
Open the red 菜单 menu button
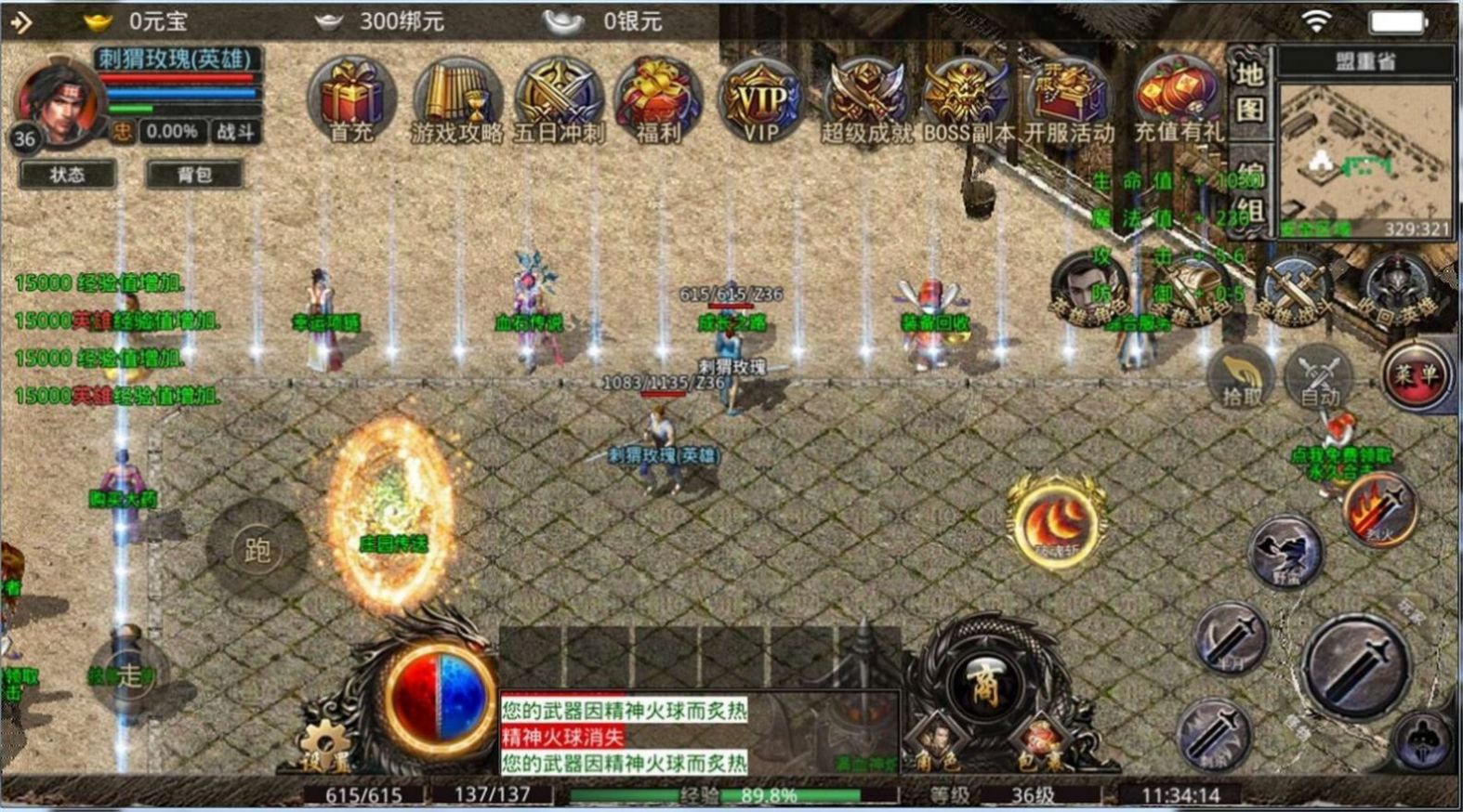tap(1415, 374)
